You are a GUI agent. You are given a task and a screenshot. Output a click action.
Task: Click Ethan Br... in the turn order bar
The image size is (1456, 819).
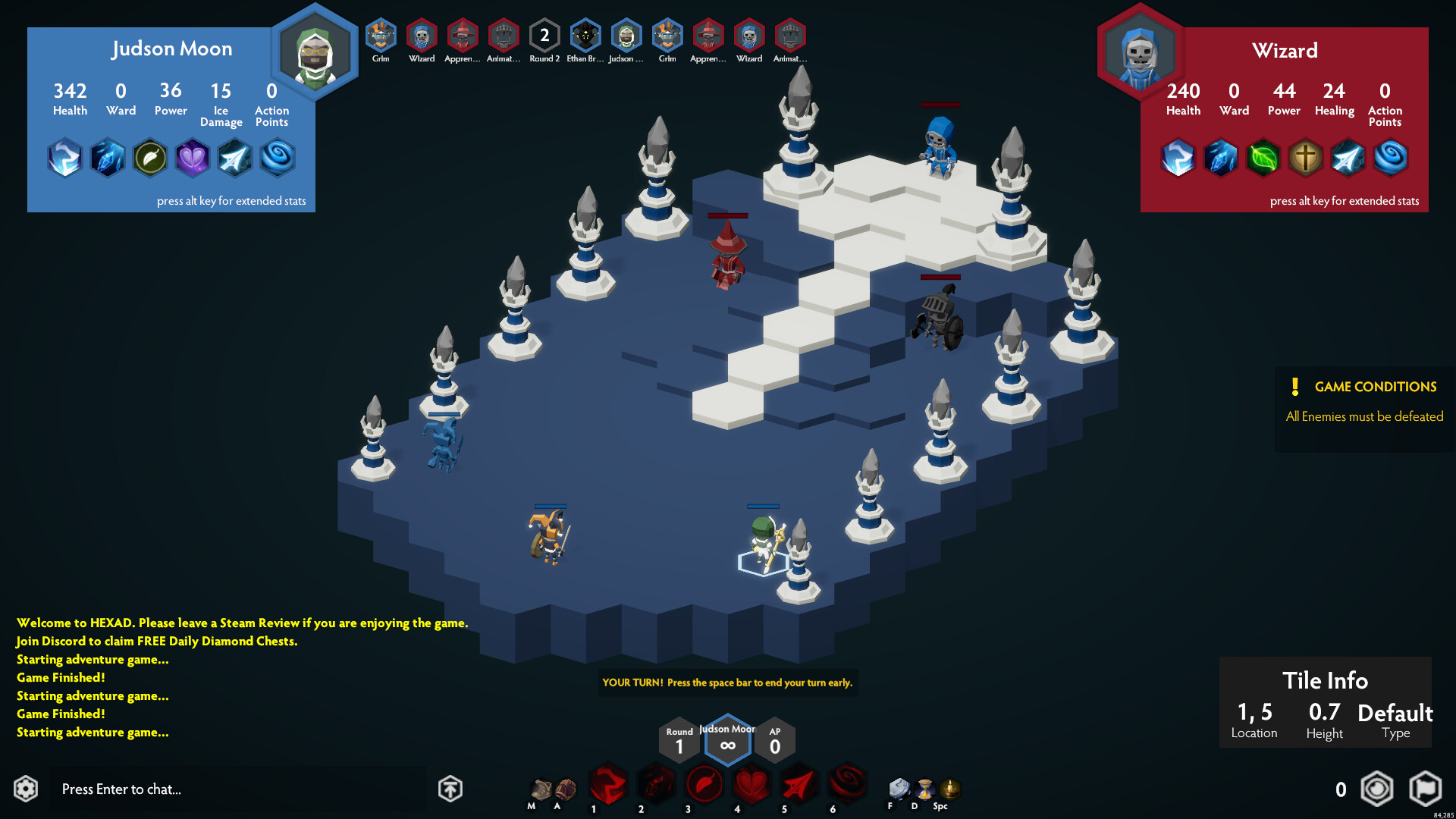point(585,36)
